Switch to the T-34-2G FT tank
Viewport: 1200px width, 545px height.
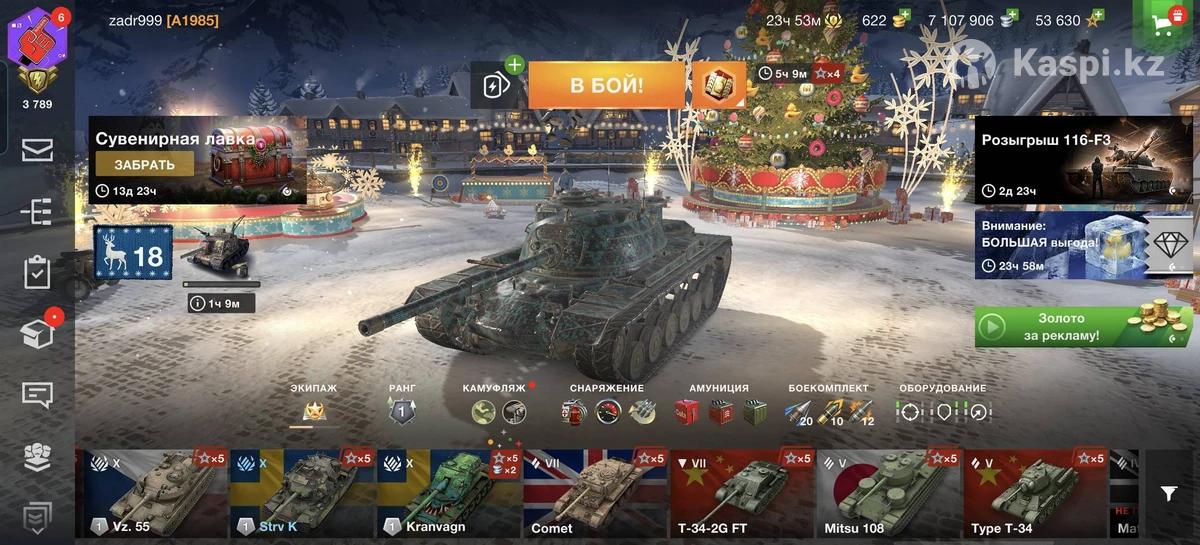pyautogui.click(x=741, y=493)
